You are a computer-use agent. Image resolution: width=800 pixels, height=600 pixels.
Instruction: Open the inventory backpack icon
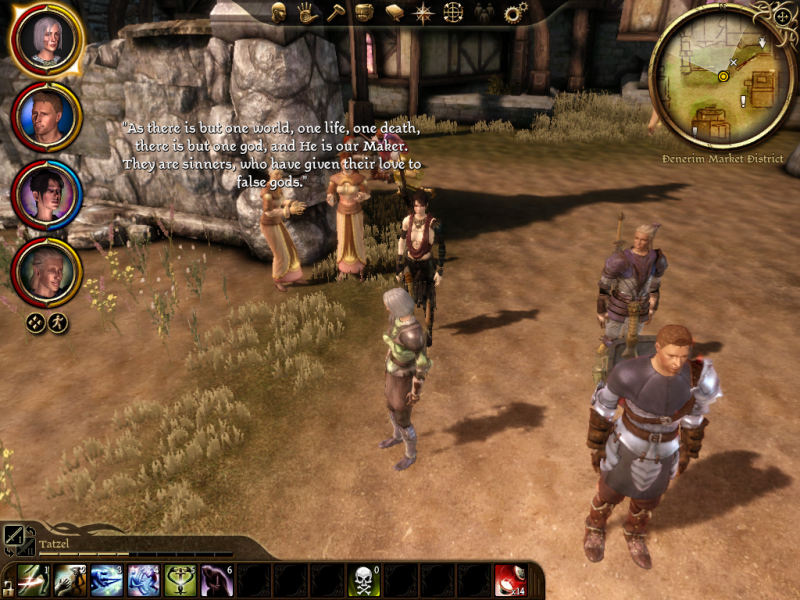tap(365, 13)
